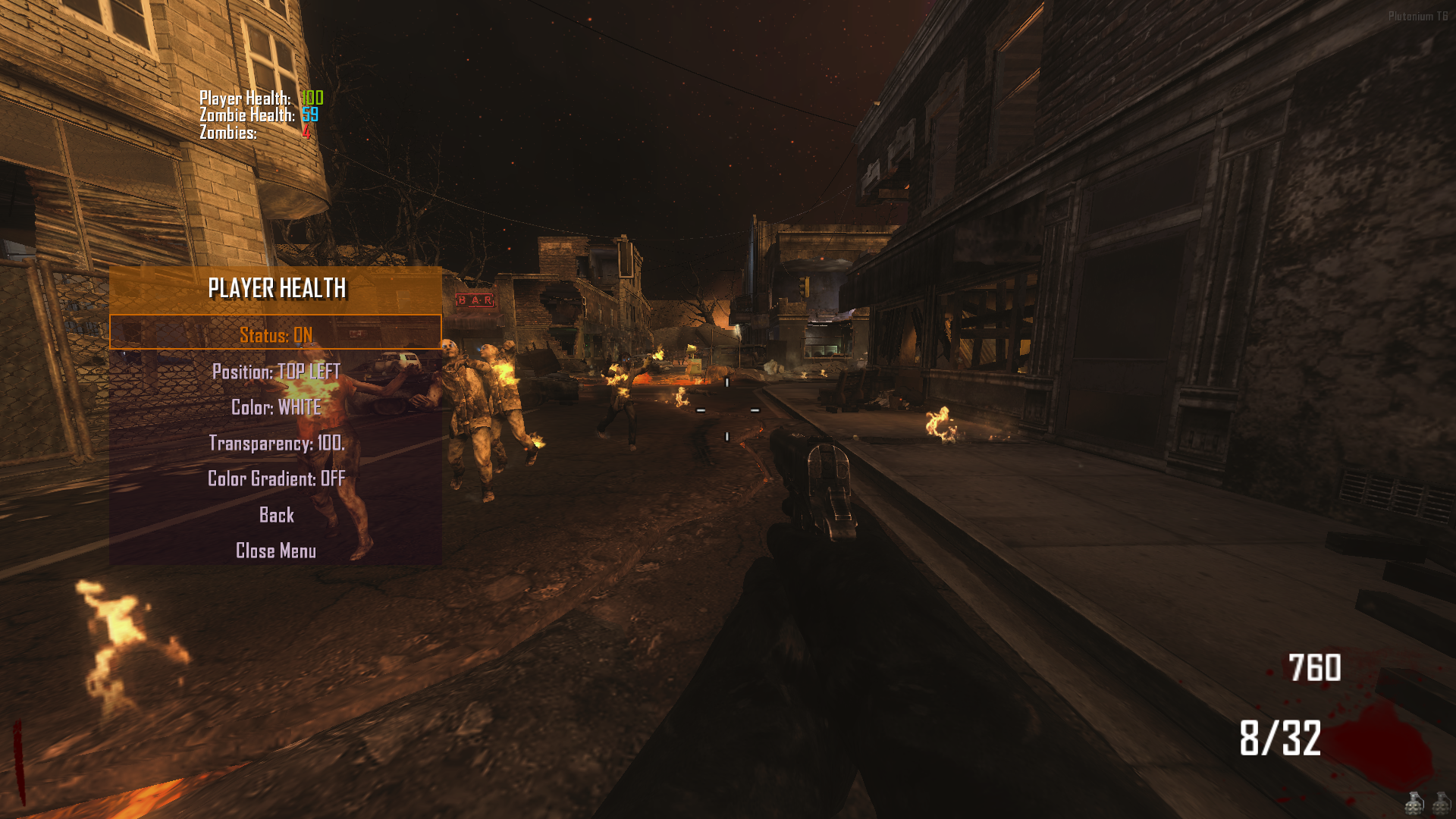Click Close Menu to exit
Viewport: 1456px width, 819px height.
(x=276, y=551)
